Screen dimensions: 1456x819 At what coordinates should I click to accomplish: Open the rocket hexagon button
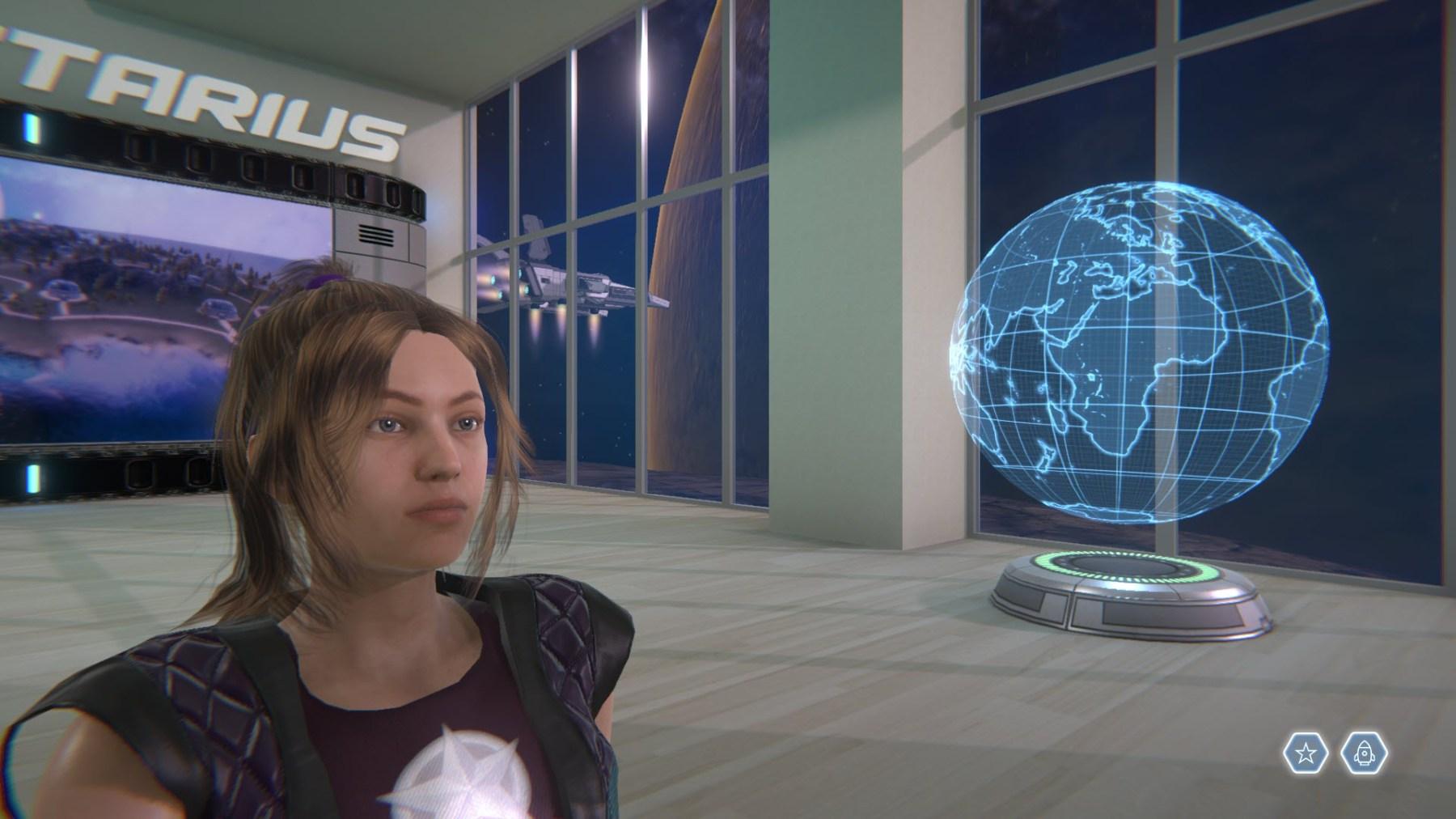(1364, 754)
